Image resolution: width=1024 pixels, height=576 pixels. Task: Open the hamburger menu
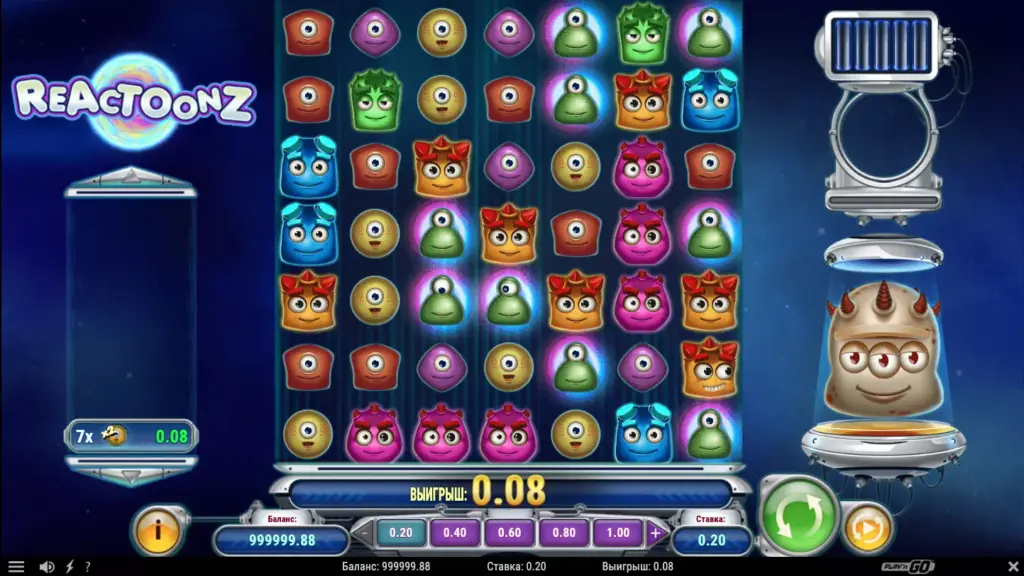pos(16,567)
